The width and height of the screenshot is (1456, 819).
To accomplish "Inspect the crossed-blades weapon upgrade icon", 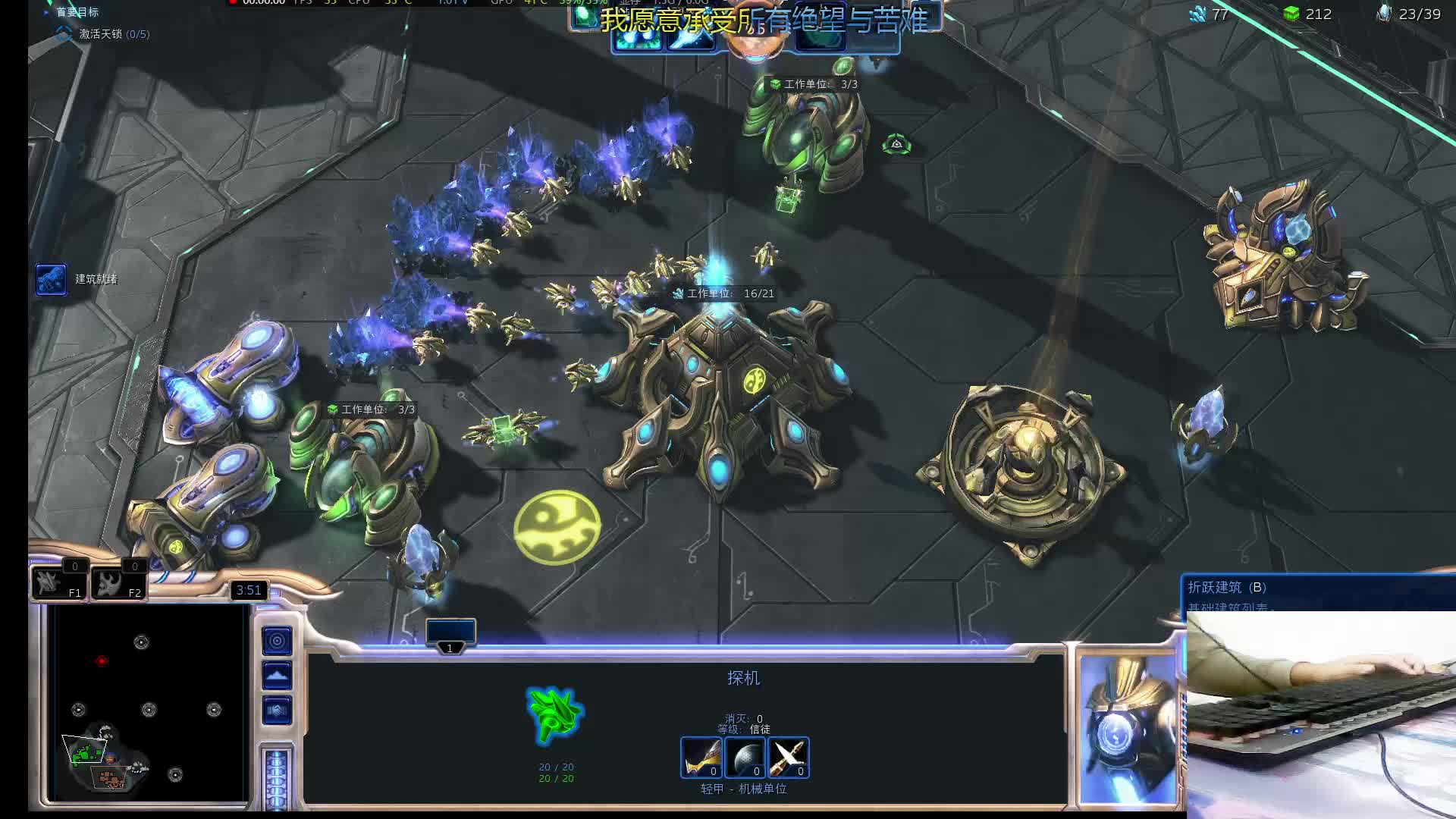I will pyautogui.click(x=789, y=757).
